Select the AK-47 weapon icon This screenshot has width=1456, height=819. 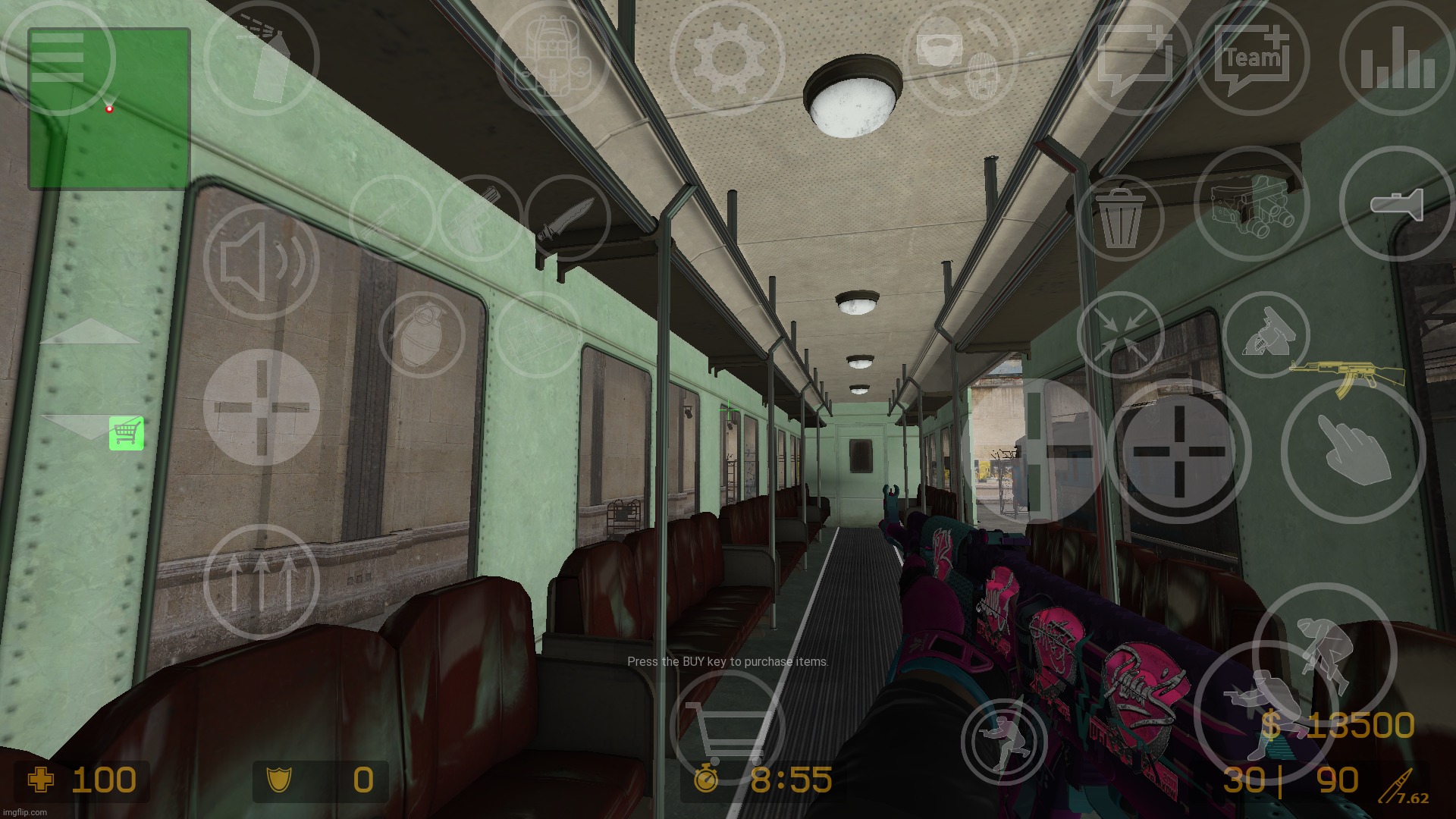[1347, 377]
